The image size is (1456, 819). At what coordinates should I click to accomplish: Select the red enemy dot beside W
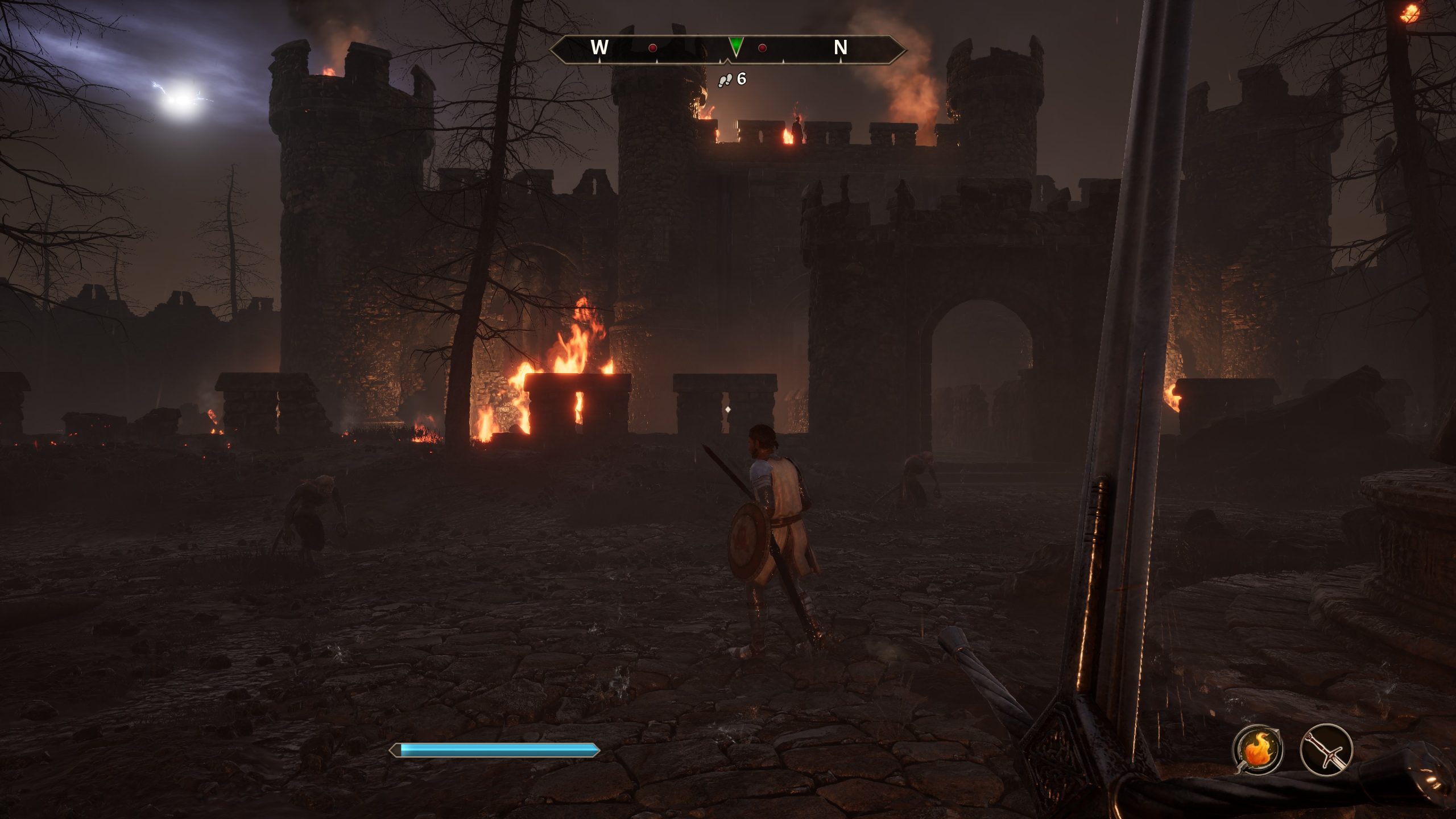tap(653, 48)
